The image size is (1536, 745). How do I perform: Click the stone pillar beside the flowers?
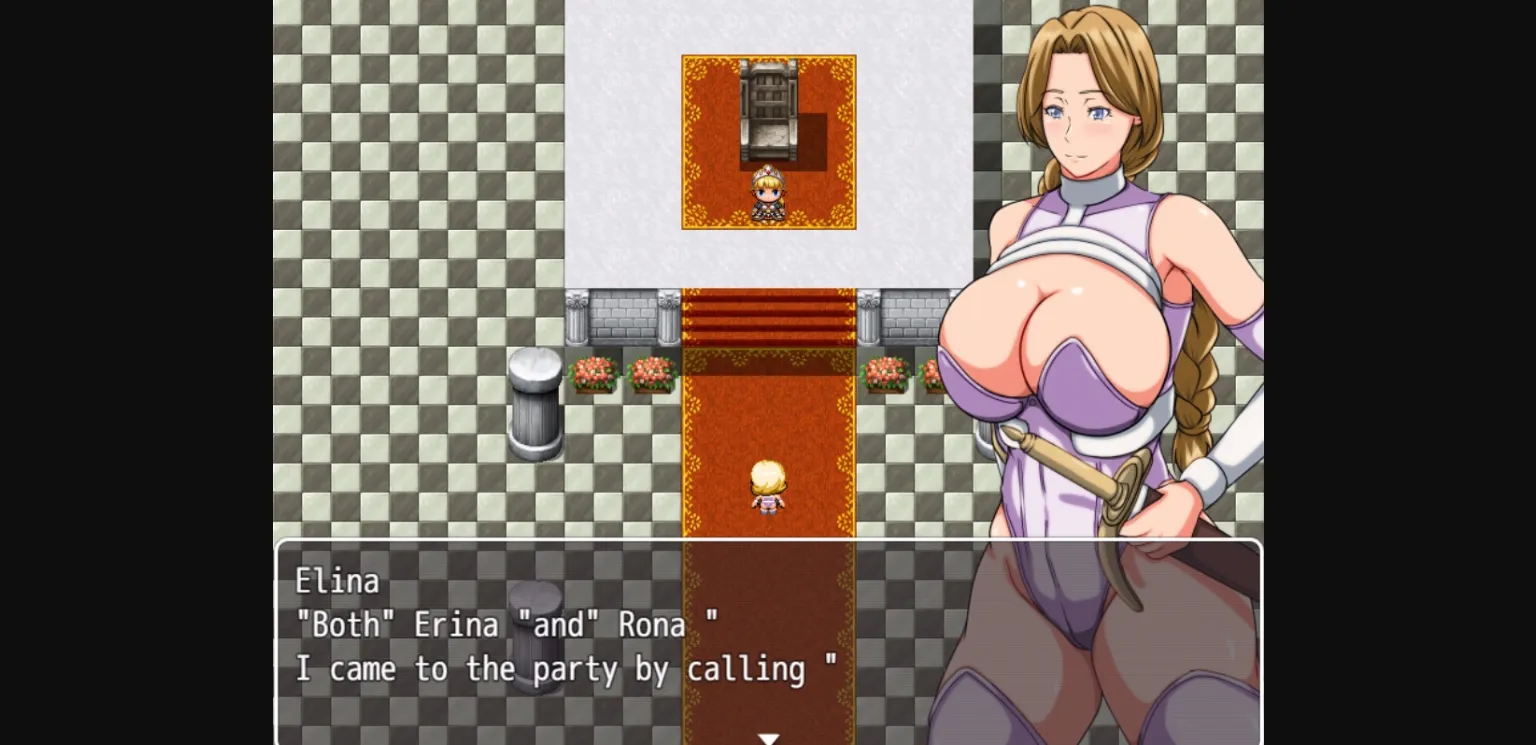(x=535, y=400)
